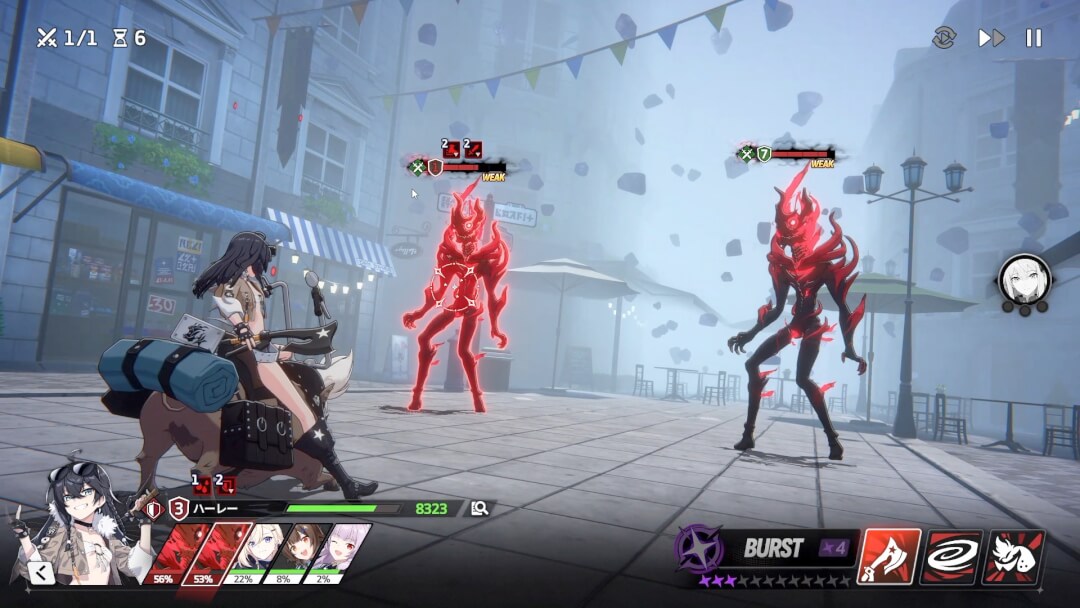Collapse the turn order with the arrow button
The image size is (1080, 608).
(40, 572)
